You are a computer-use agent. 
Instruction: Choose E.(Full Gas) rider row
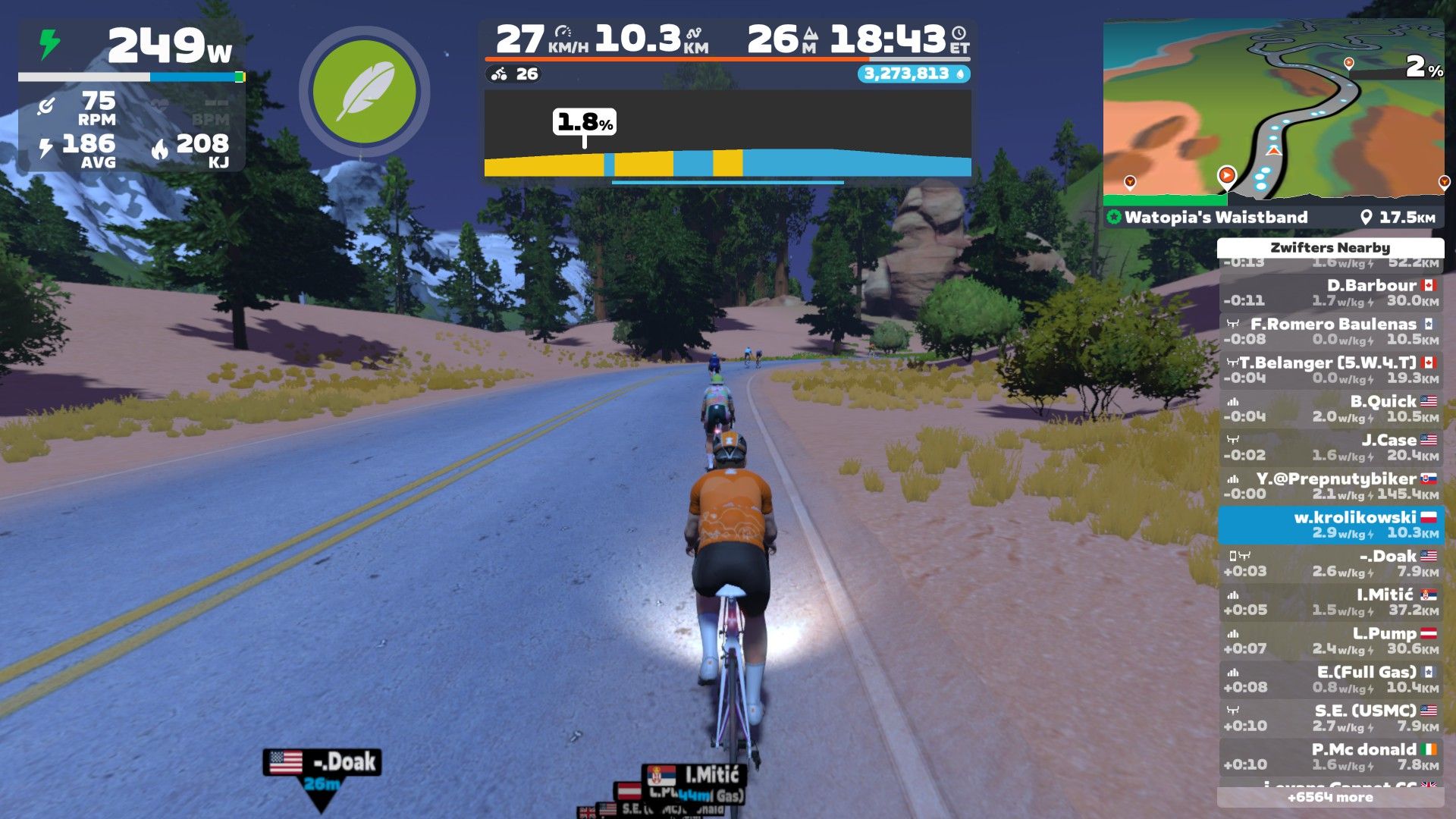click(x=1331, y=679)
